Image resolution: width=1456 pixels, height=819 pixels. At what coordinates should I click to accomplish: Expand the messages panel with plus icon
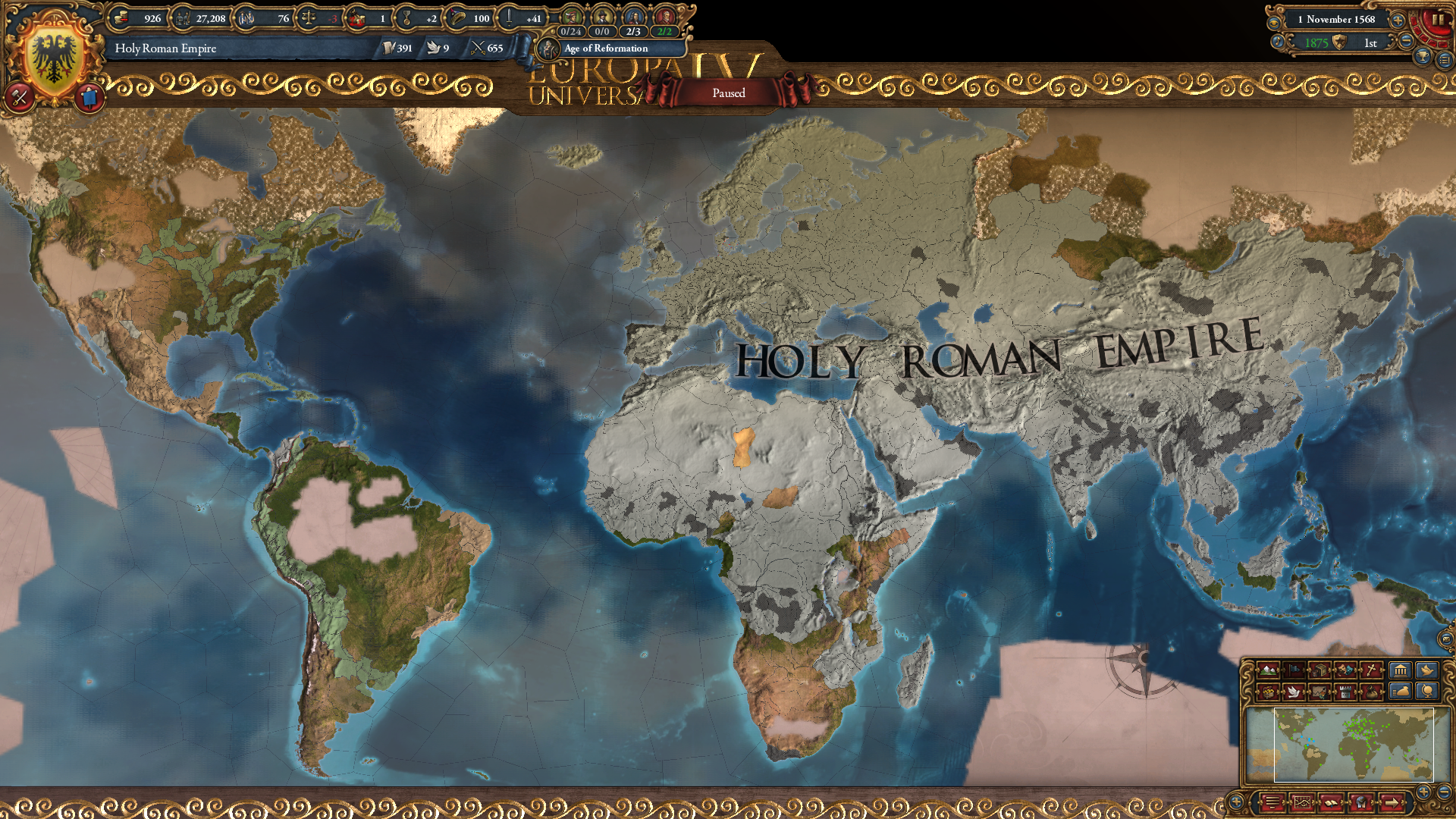pos(1235,802)
